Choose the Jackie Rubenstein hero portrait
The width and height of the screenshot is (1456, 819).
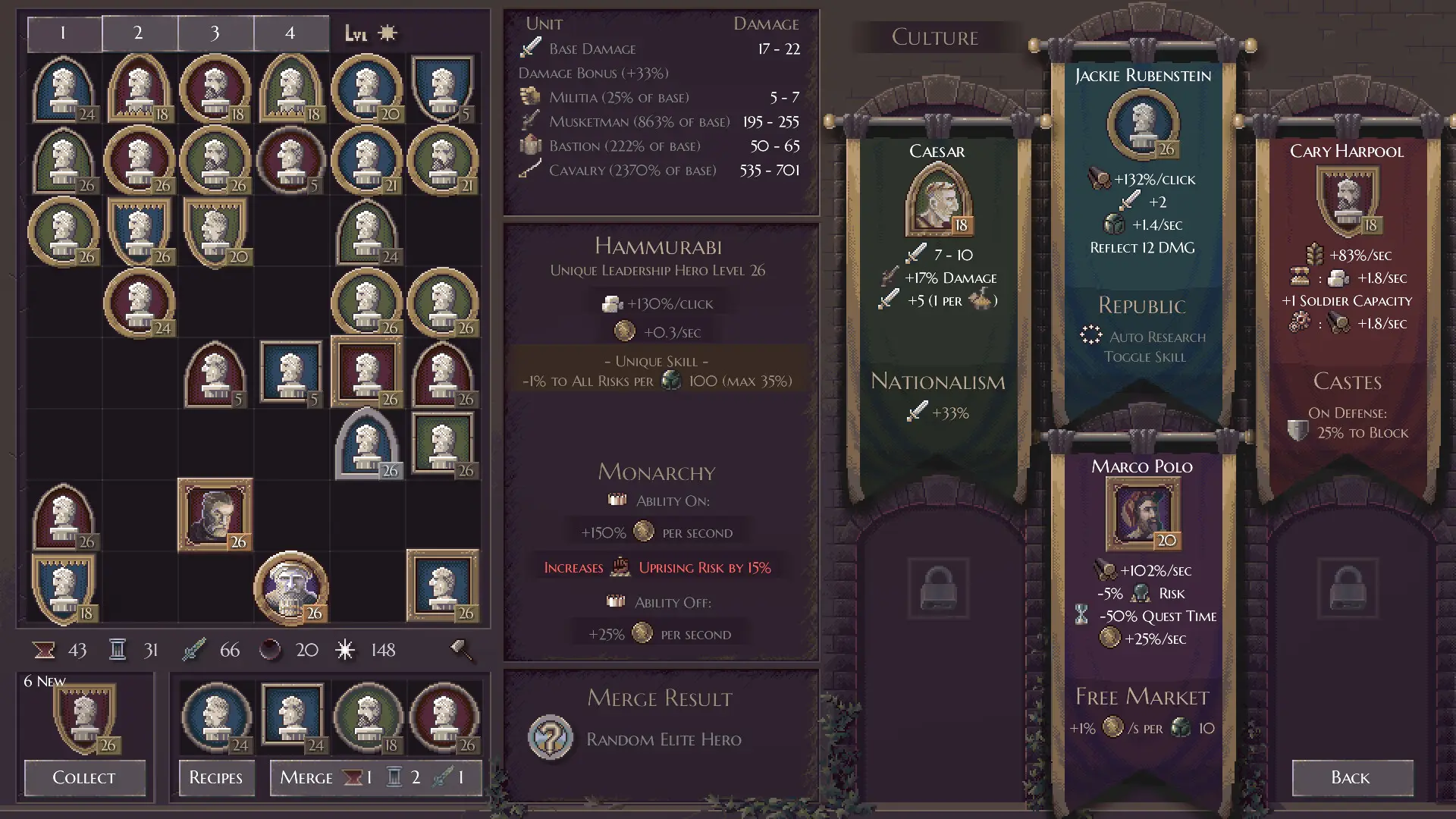tap(1143, 124)
